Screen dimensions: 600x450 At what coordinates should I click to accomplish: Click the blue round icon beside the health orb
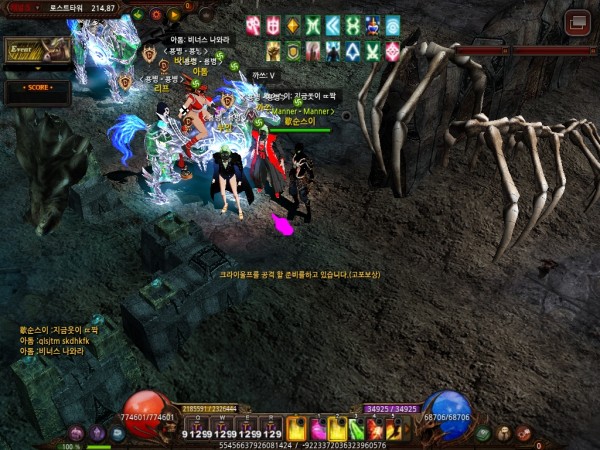[117, 433]
